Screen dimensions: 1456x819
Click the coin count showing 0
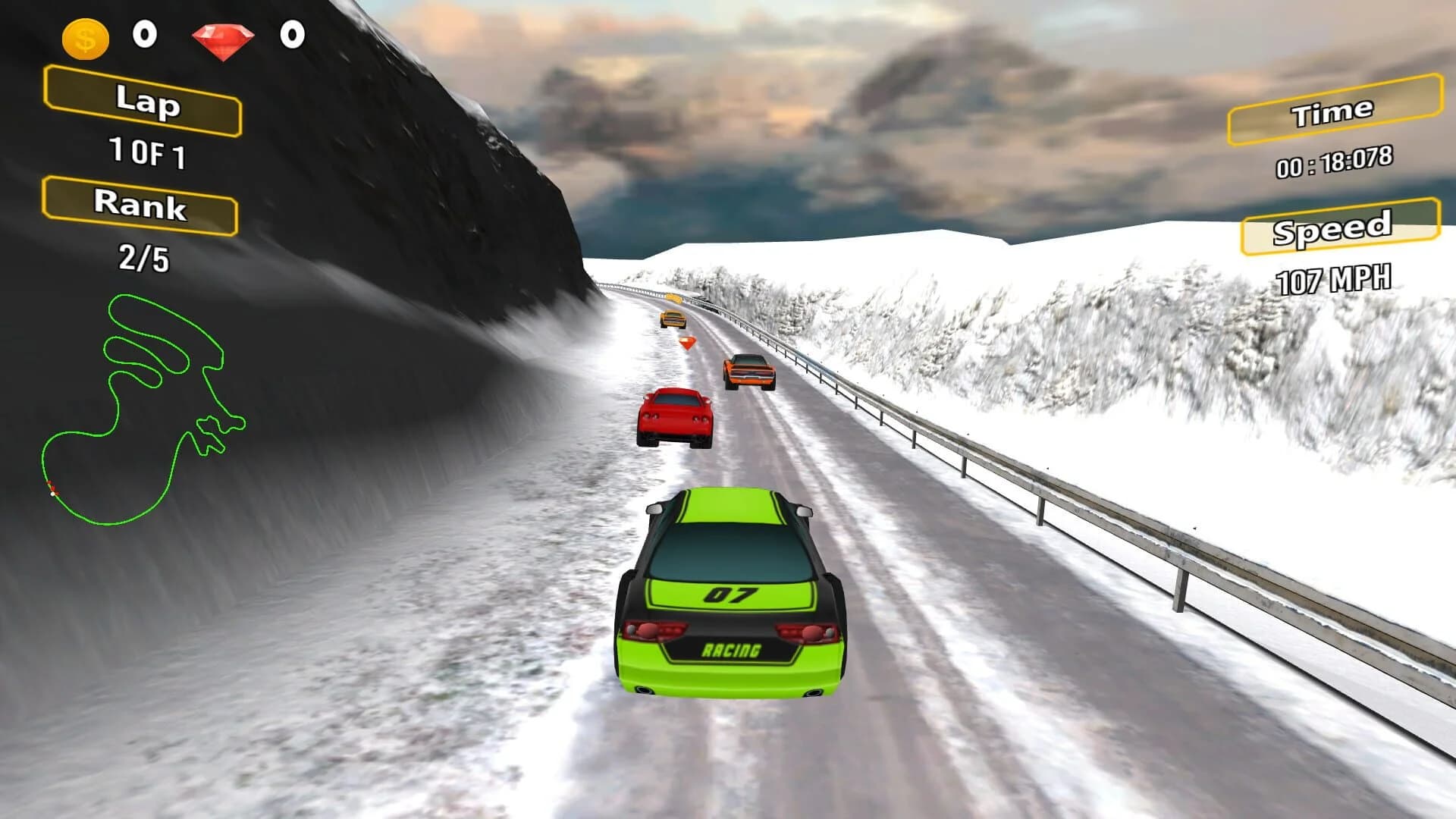tap(144, 34)
